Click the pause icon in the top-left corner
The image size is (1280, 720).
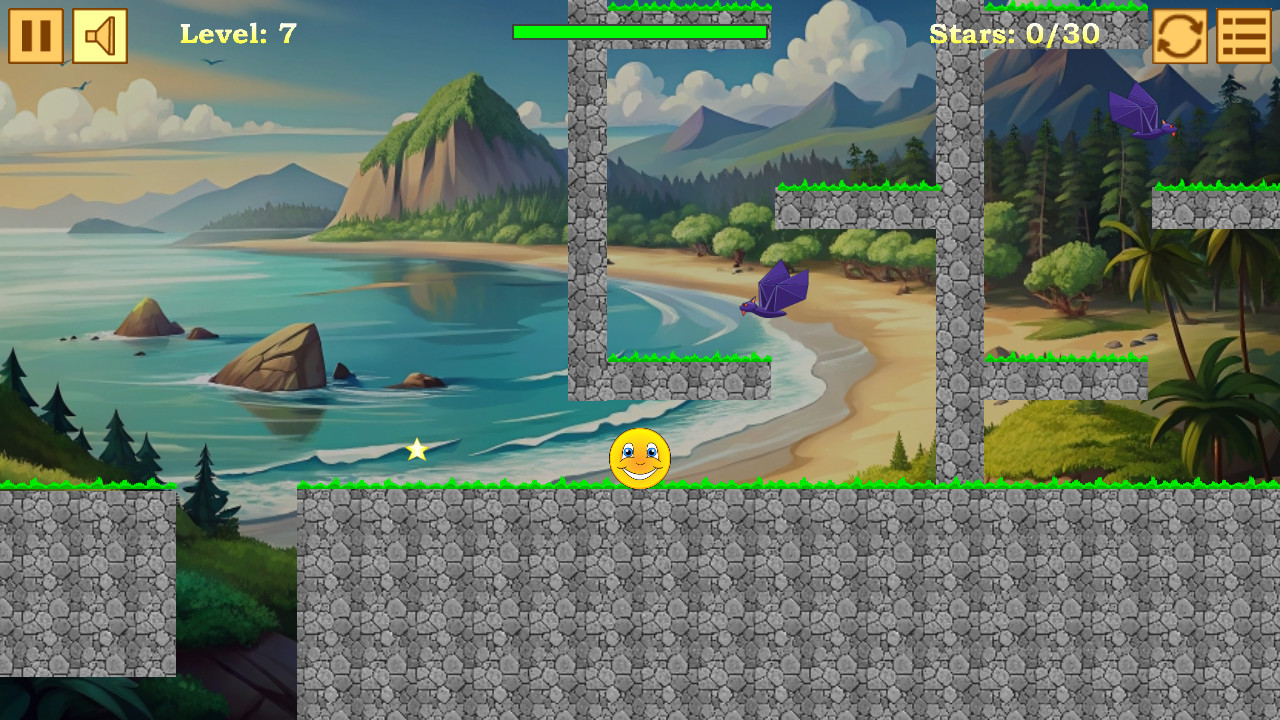click(x=35, y=37)
